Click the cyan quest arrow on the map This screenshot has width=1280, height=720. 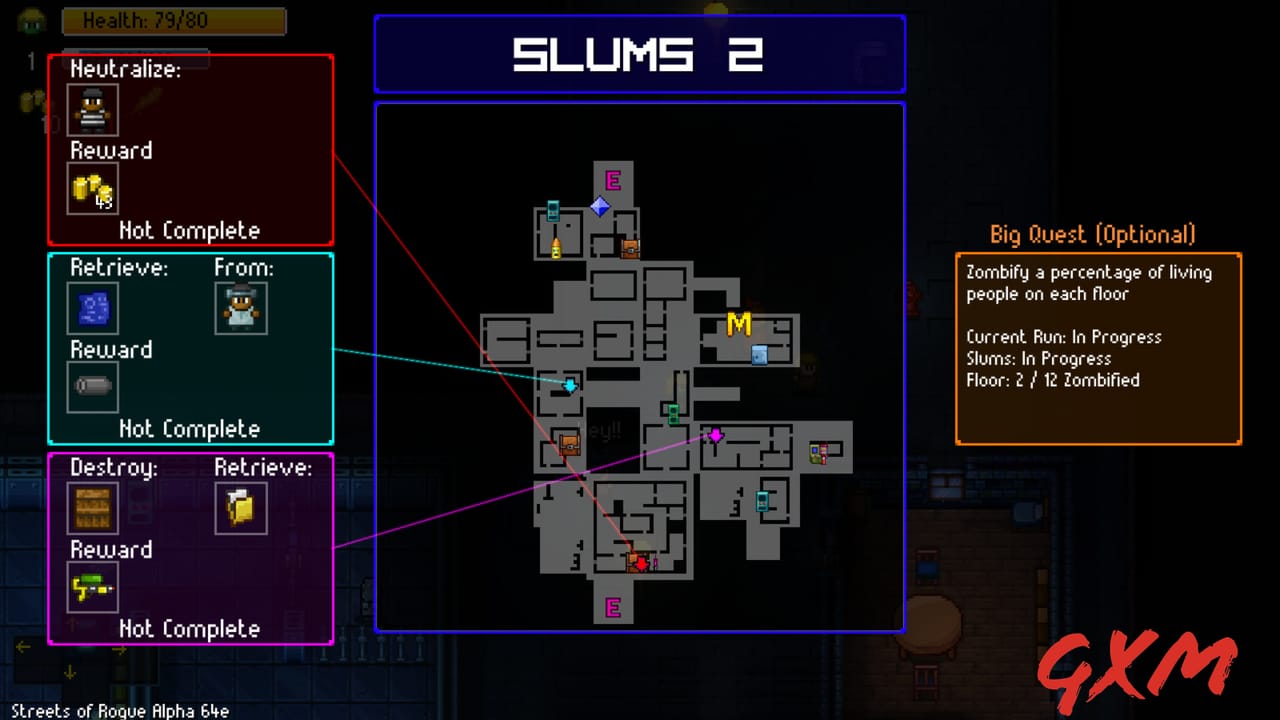[x=568, y=385]
